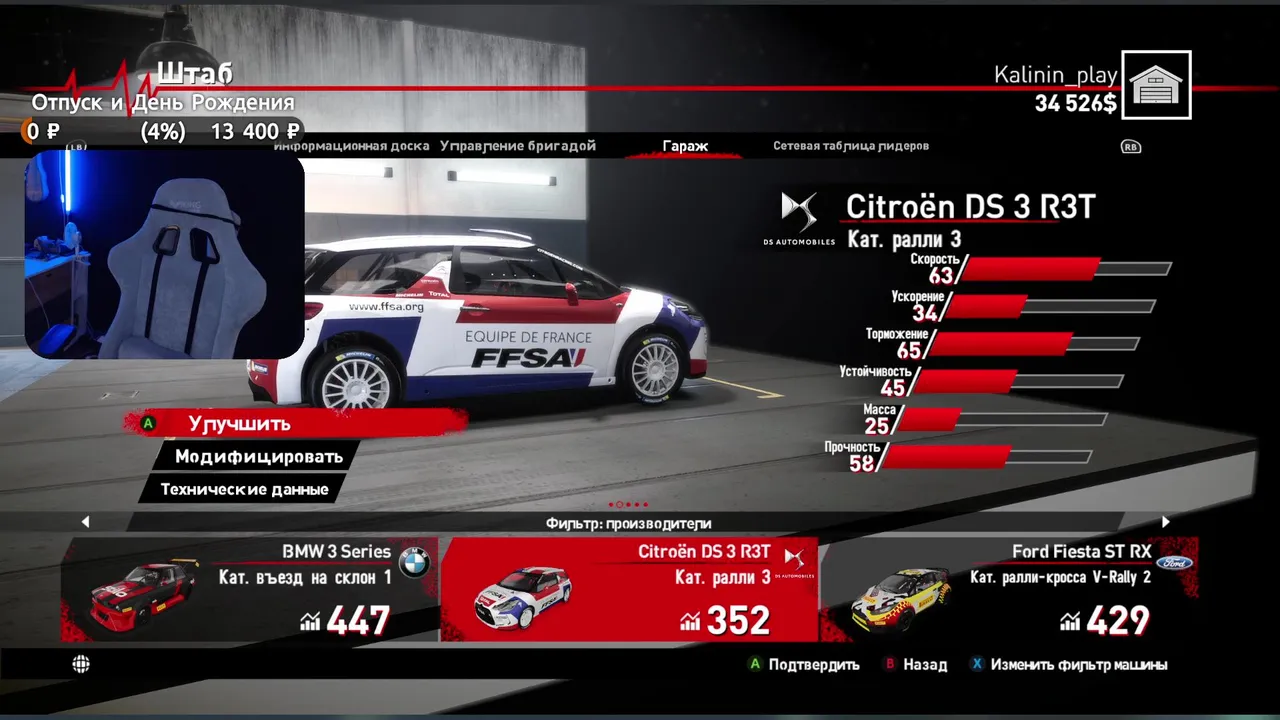Pick the Ford Fiesta ST RX card
This screenshot has height=720, width=1280.
(x=1008, y=590)
